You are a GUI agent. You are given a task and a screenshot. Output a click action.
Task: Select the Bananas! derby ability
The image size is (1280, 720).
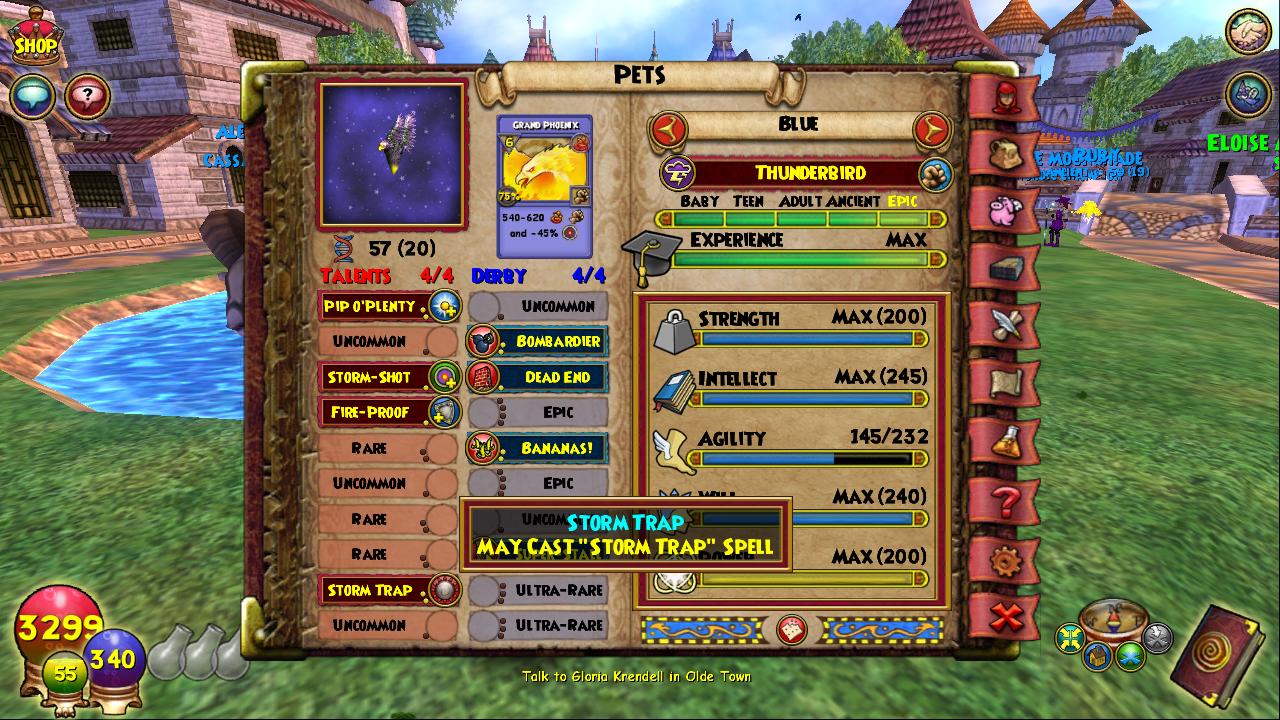538,448
